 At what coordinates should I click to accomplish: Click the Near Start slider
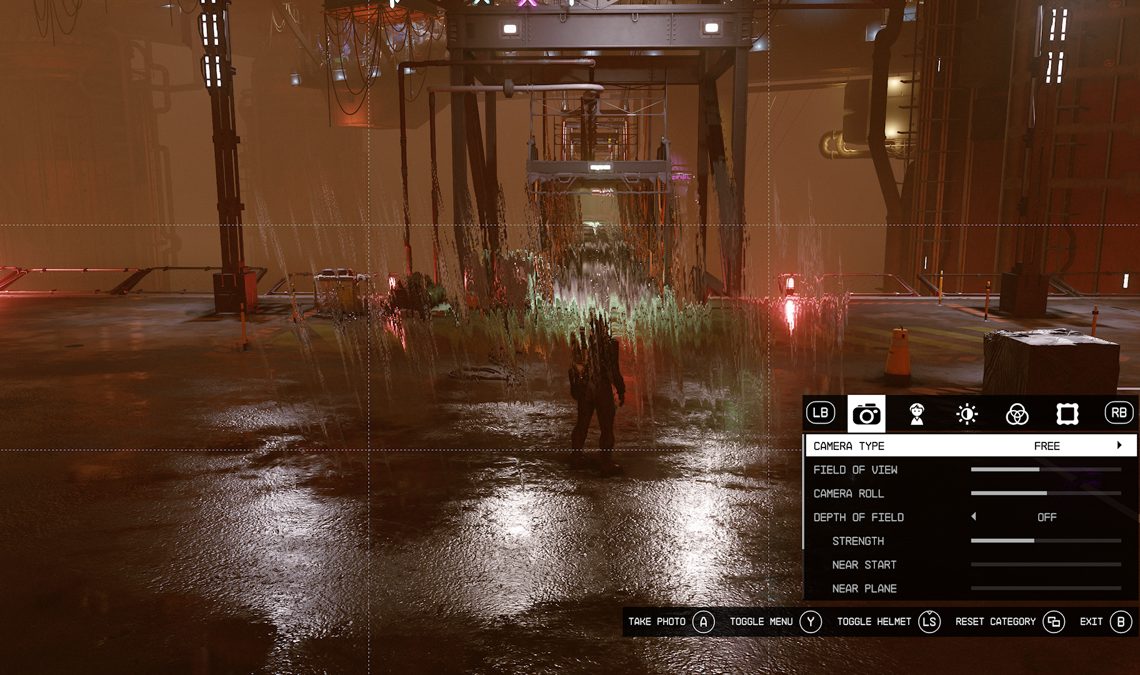tap(1045, 565)
